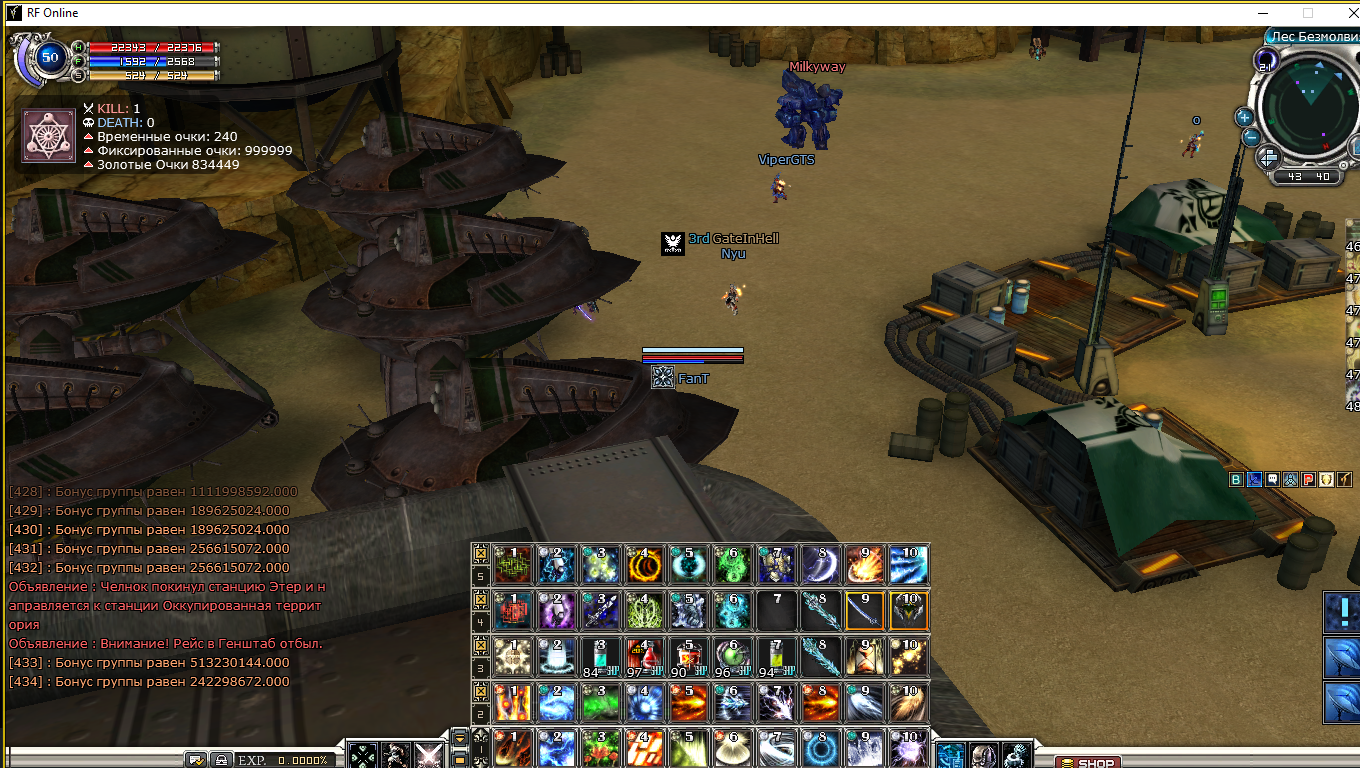Zoom out the radar with minus button
The image size is (1360, 768).
coord(1248,137)
